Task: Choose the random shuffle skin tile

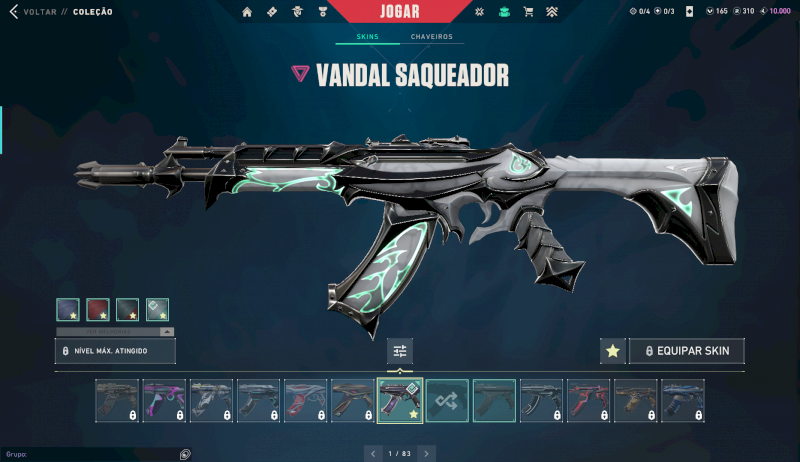Action: [x=447, y=400]
